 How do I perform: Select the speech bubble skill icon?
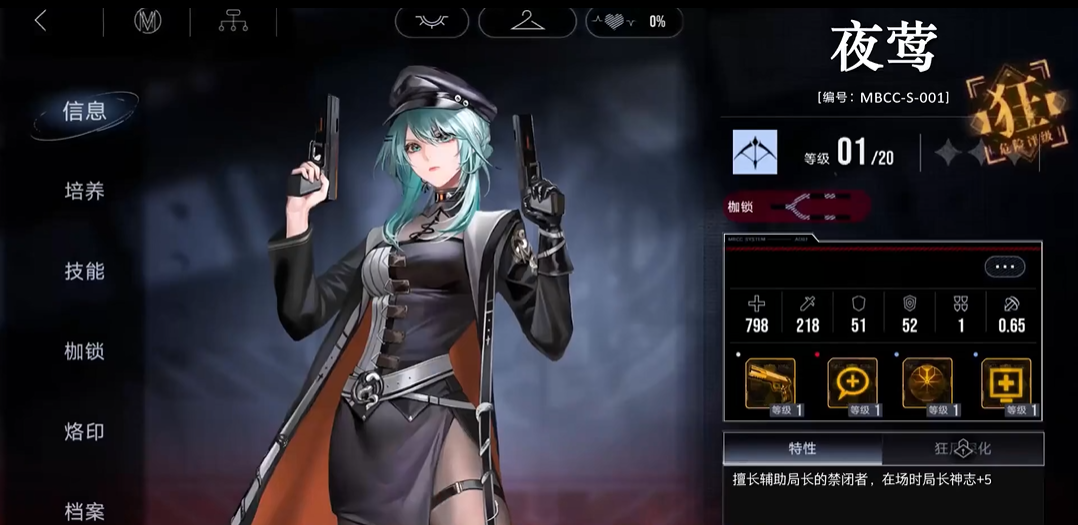tap(851, 385)
